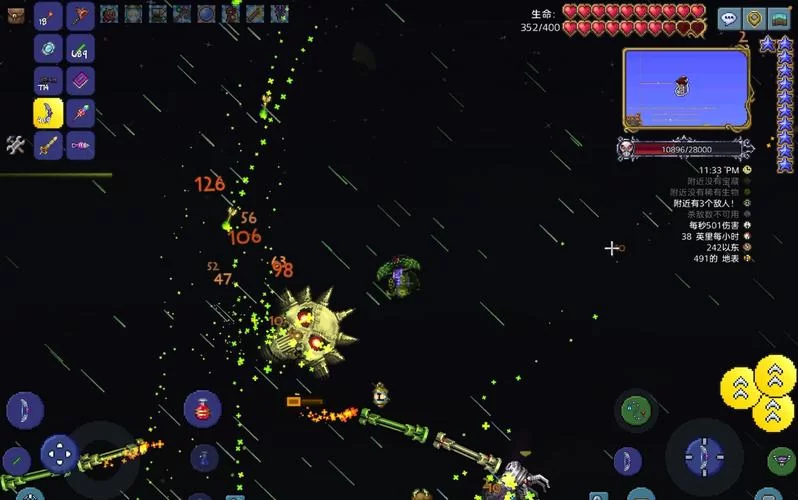Viewport: 798px width, 500px height.
Task: Open the chat speech bubble button
Action: [729, 18]
